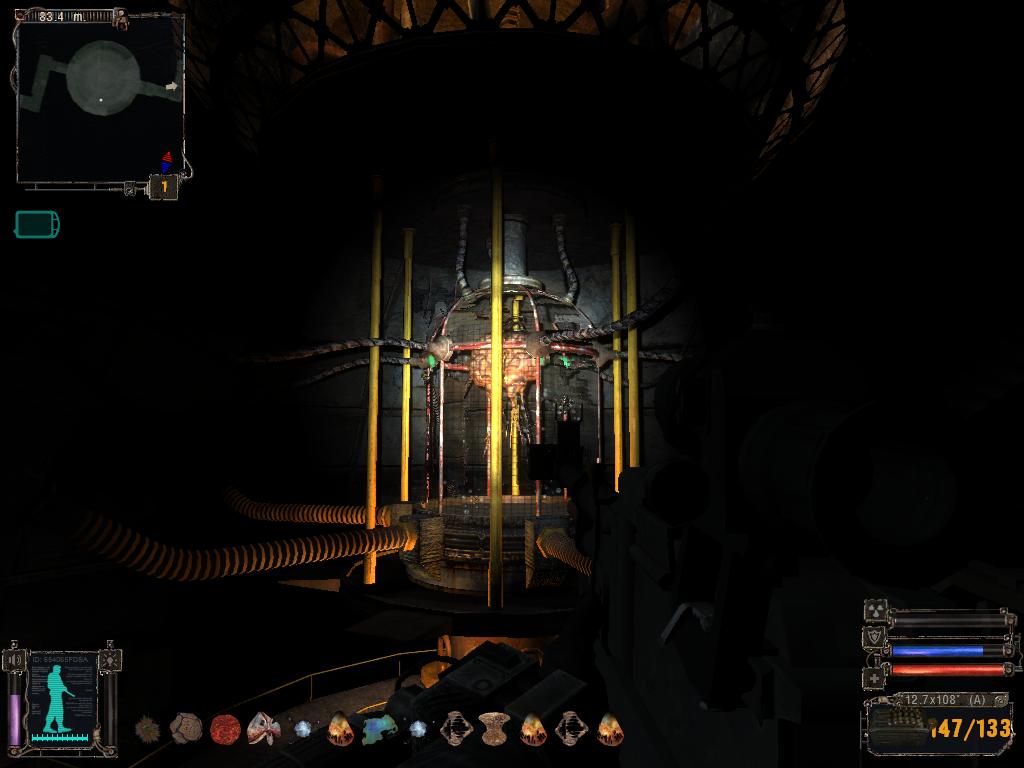This screenshot has height=768, width=1024.
Task: Click the teal flashlight battery icon
Action: (x=36, y=224)
